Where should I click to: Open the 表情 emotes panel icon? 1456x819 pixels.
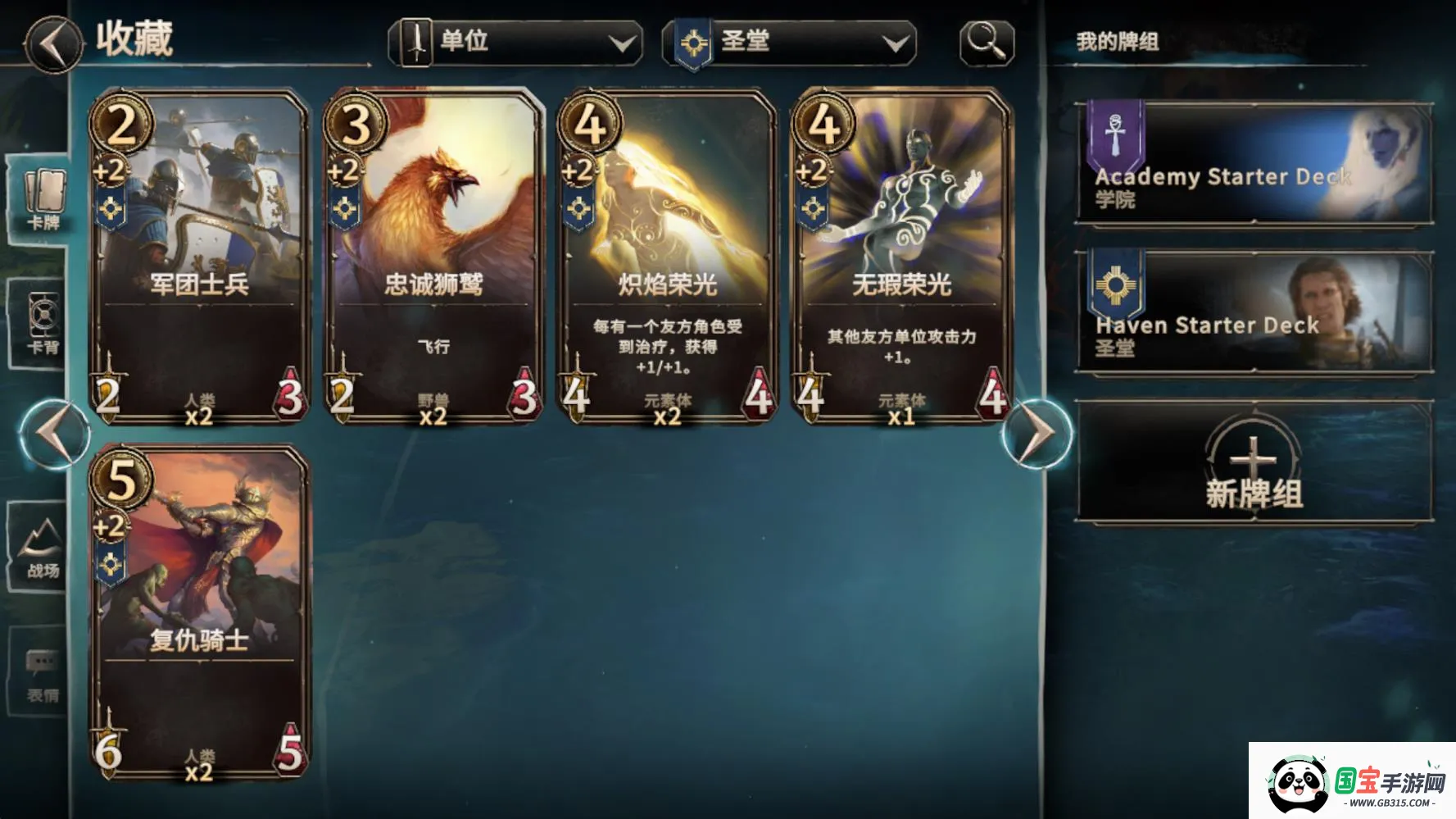36,662
